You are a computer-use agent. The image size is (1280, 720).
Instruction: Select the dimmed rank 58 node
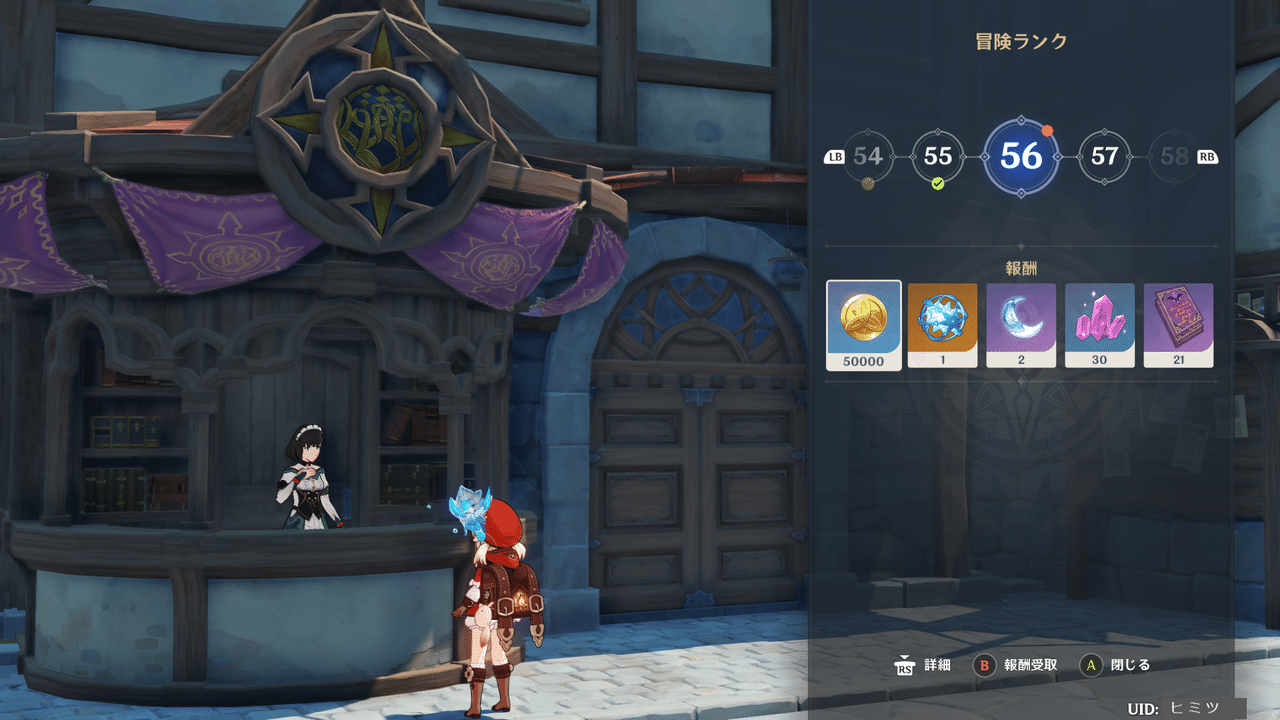(x=1175, y=157)
